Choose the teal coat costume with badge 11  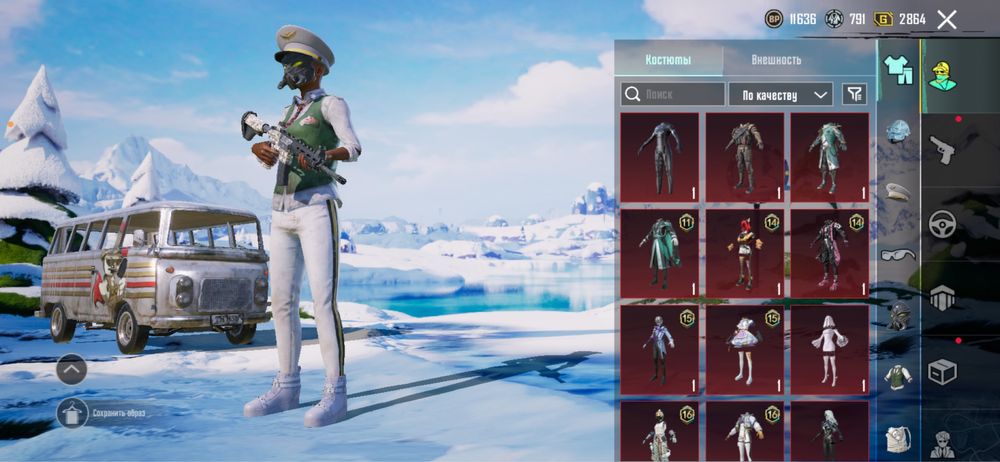(659, 253)
